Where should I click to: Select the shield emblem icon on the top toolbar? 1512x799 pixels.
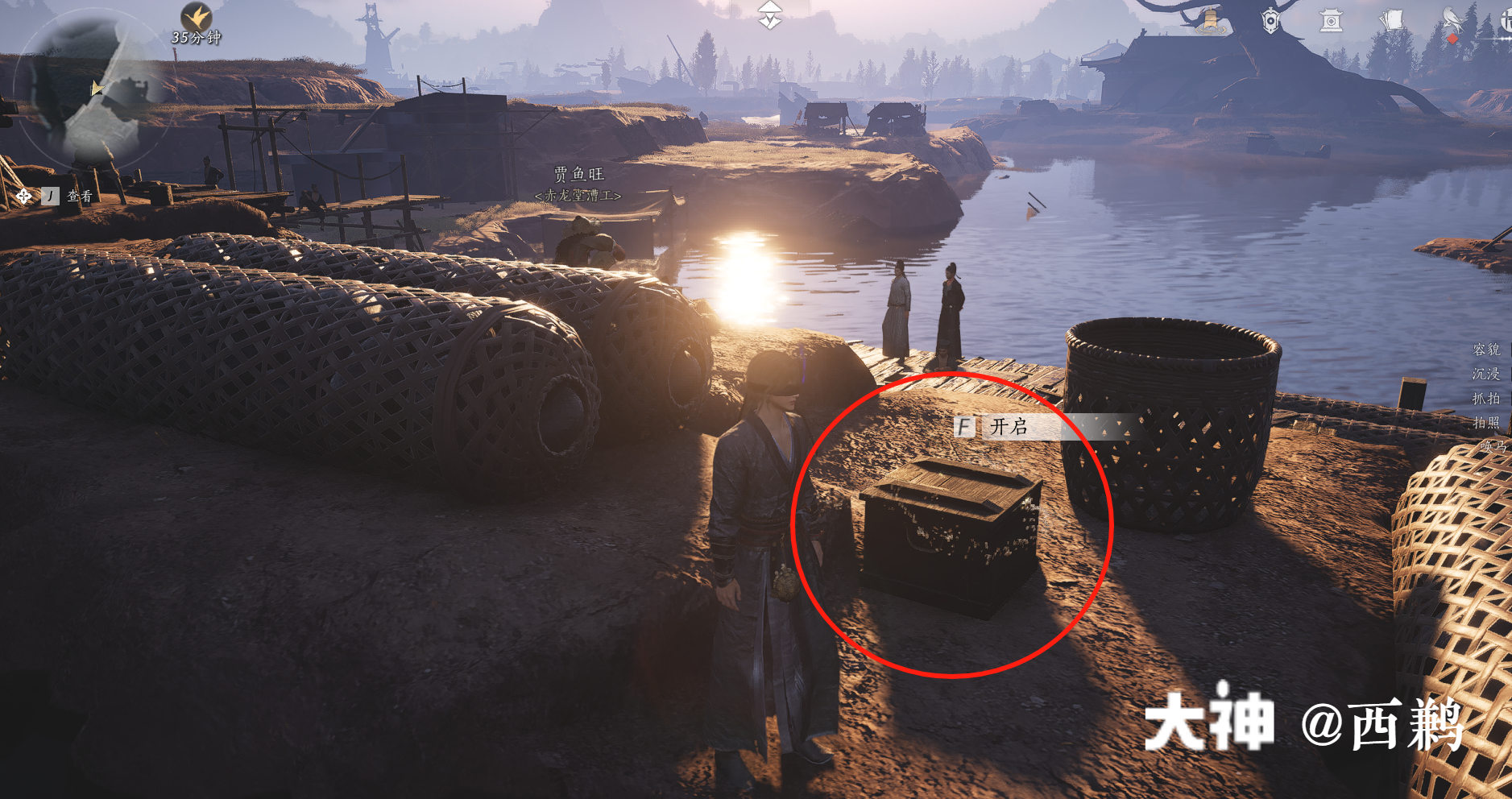pyautogui.click(x=1271, y=20)
